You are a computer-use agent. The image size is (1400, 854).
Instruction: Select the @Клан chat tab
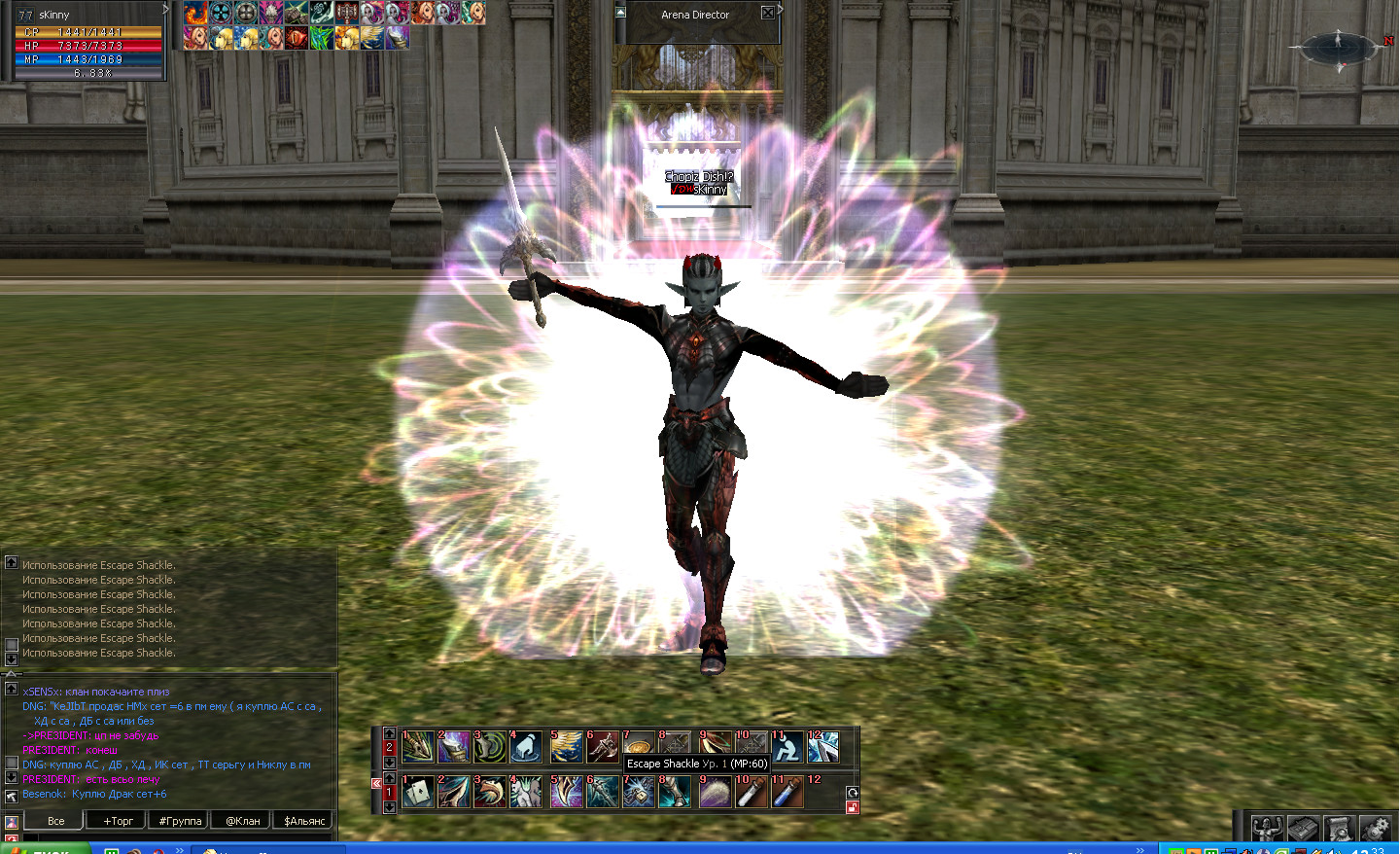(x=242, y=821)
